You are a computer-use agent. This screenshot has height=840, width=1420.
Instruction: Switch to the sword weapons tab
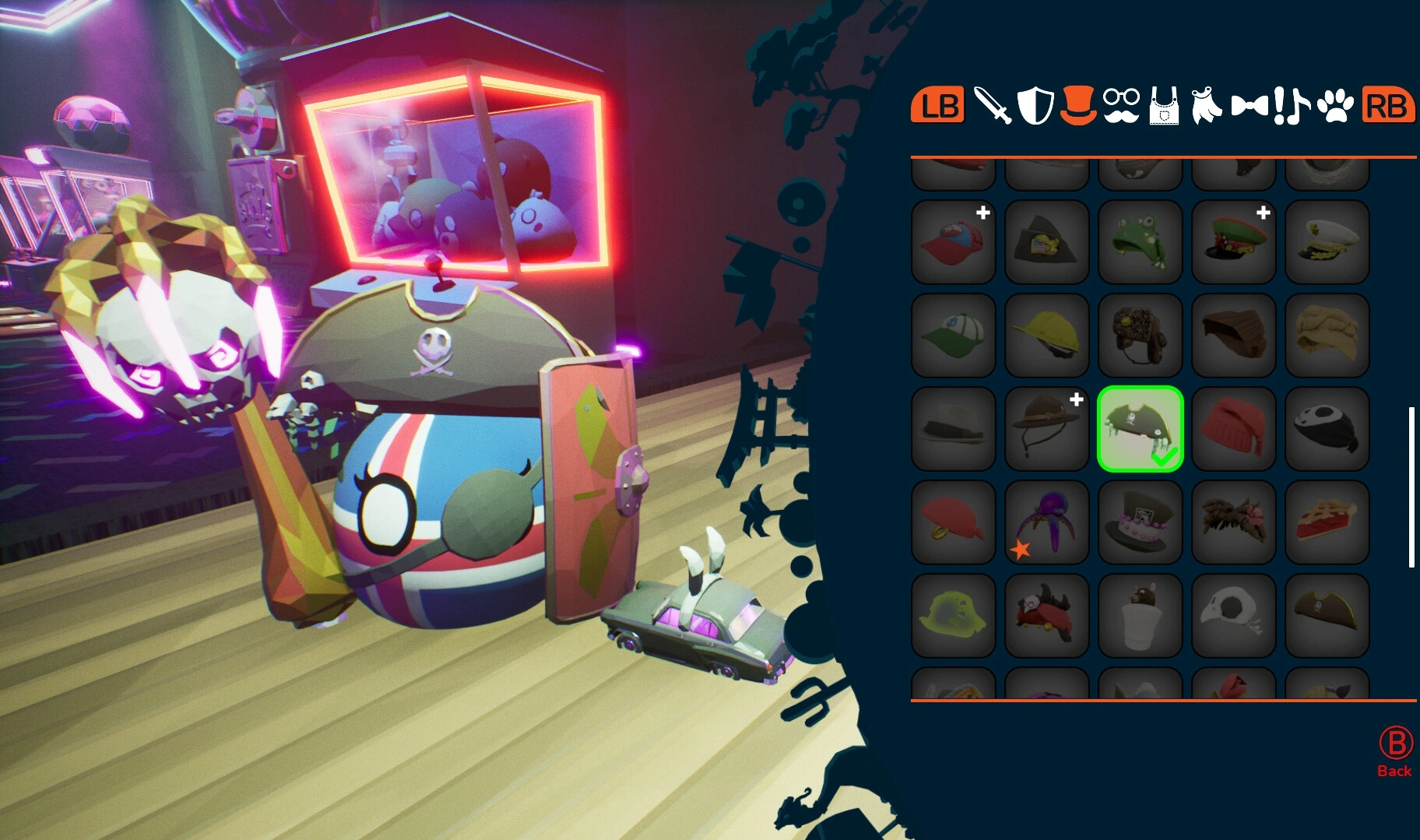993,106
